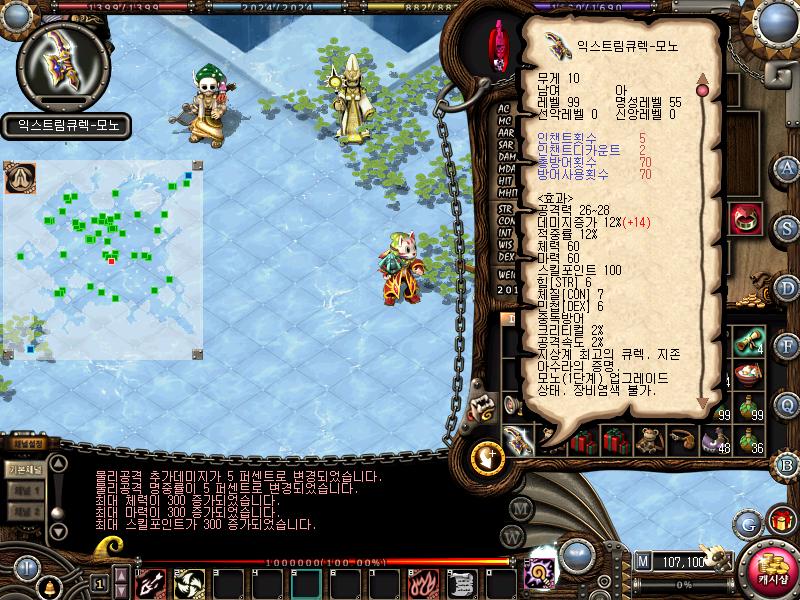Select the green potion stacked 36
The image size is (800, 600).
[x=748, y=438]
